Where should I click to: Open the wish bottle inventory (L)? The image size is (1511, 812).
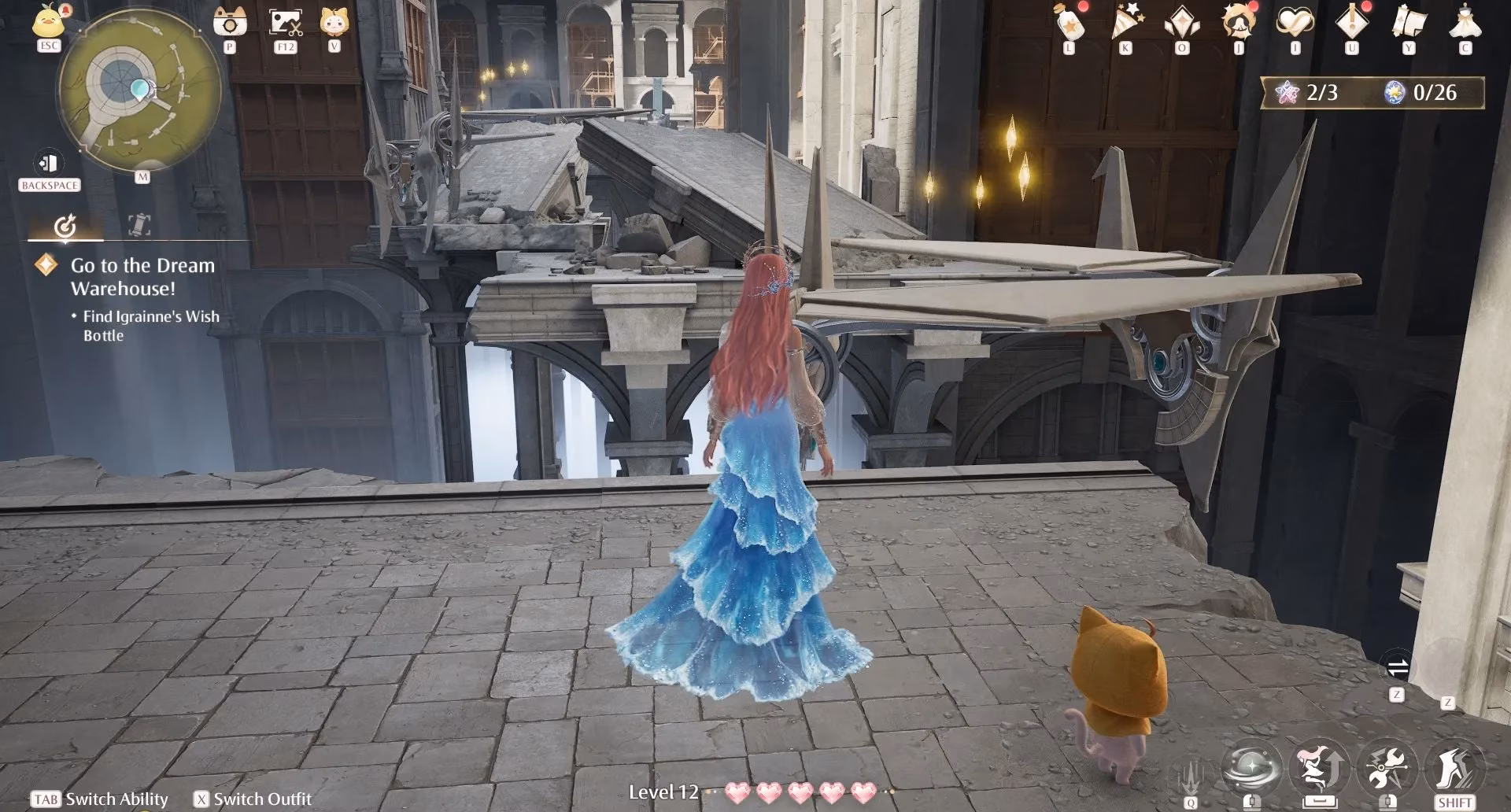(x=1068, y=24)
